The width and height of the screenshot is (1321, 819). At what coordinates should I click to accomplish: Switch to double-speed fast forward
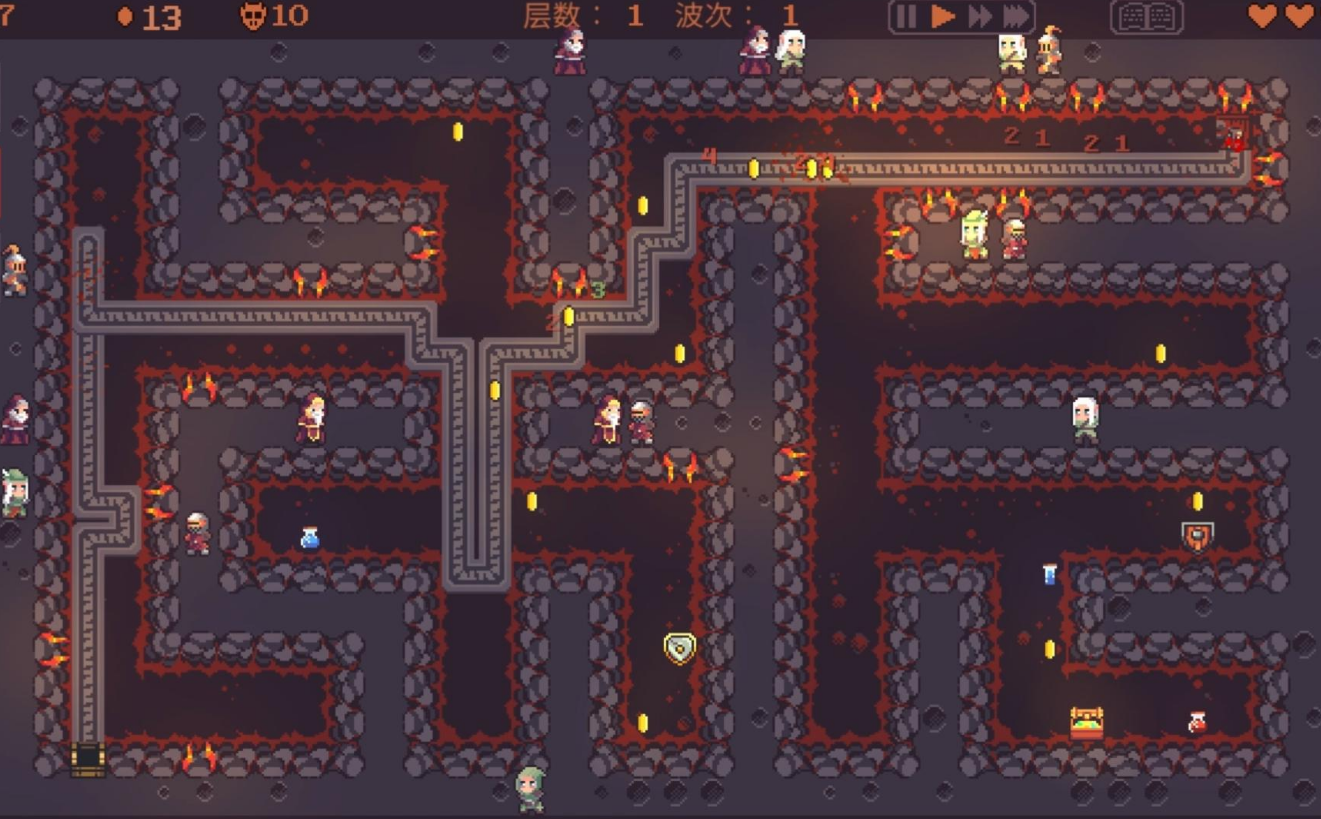point(979,16)
